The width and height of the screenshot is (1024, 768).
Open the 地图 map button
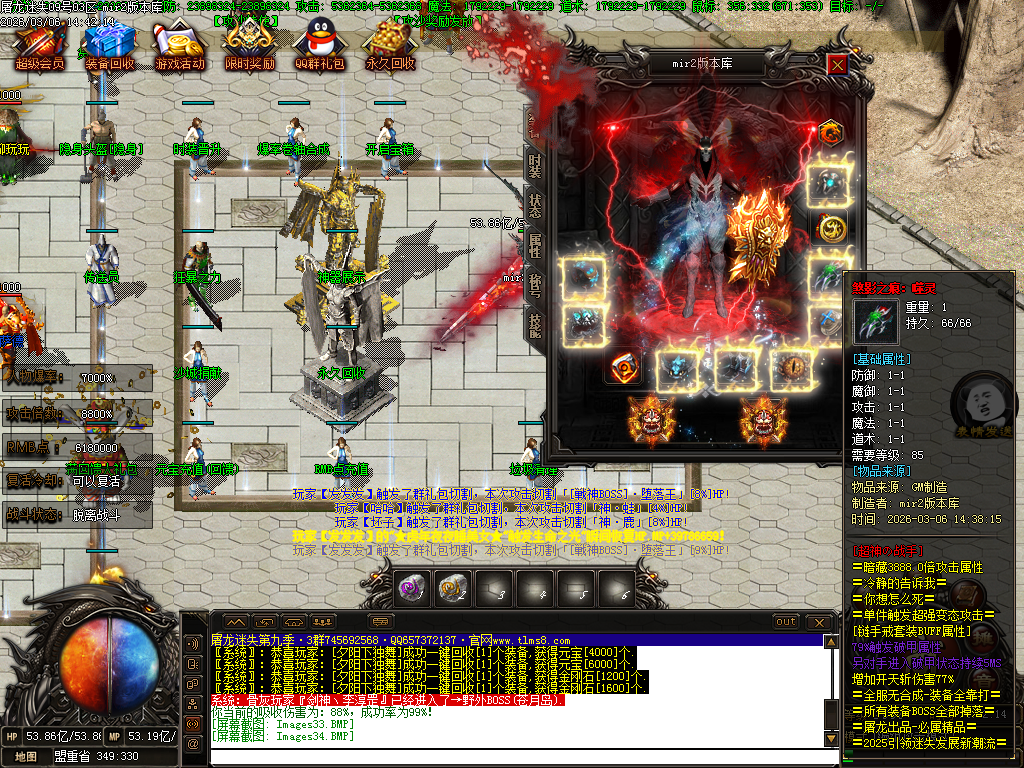click(27, 757)
